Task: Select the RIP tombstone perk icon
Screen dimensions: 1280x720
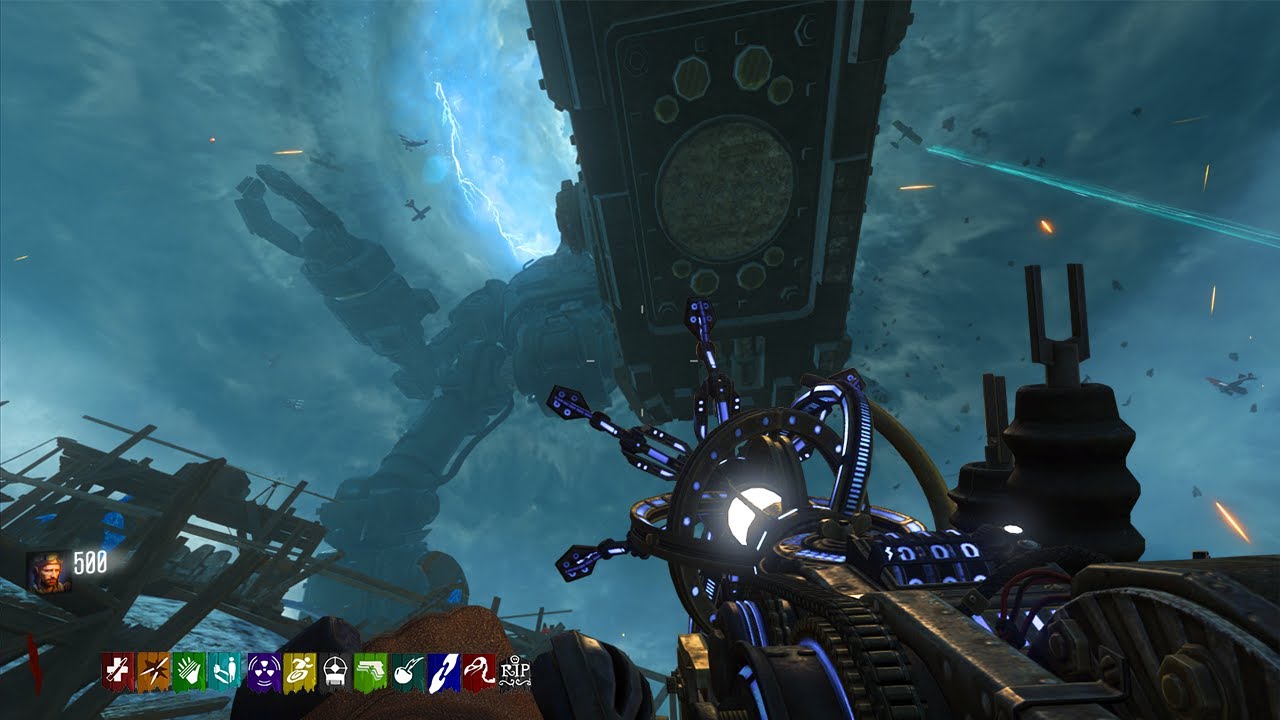Action: (x=514, y=671)
